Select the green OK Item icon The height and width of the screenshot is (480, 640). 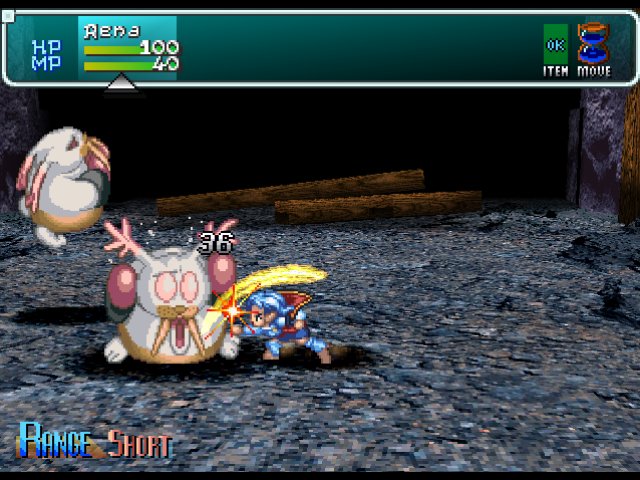555,44
